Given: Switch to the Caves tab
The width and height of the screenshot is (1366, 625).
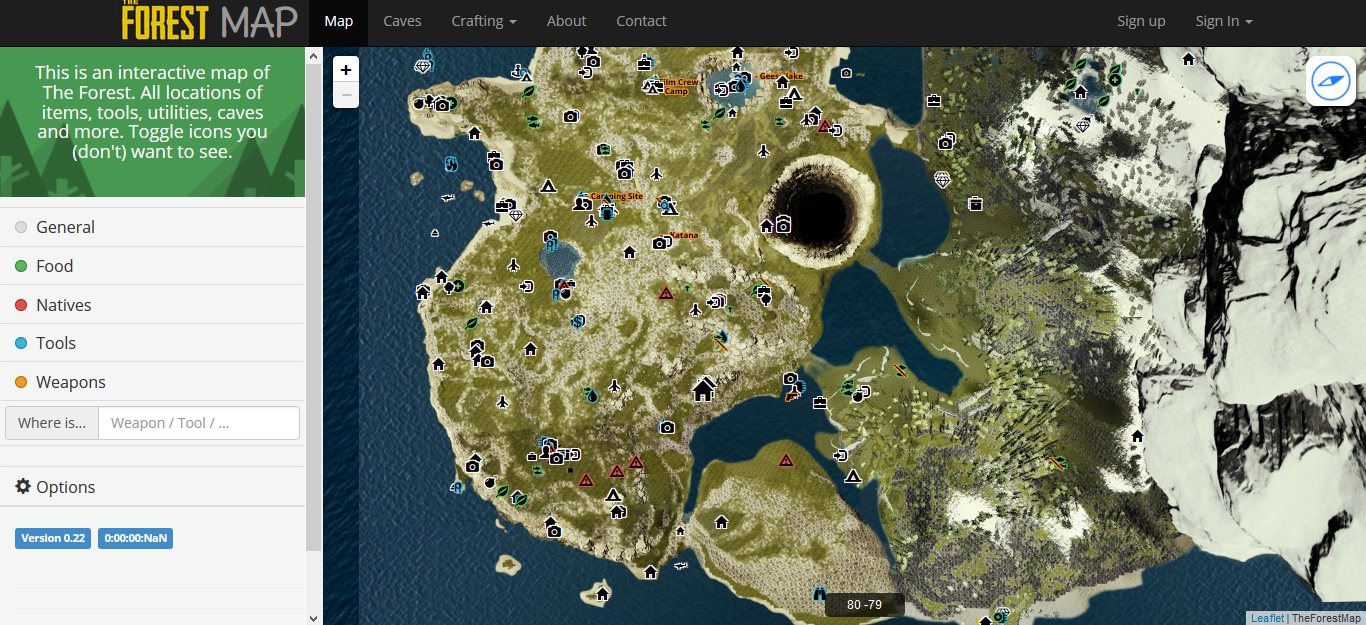Looking at the screenshot, I should coord(402,21).
